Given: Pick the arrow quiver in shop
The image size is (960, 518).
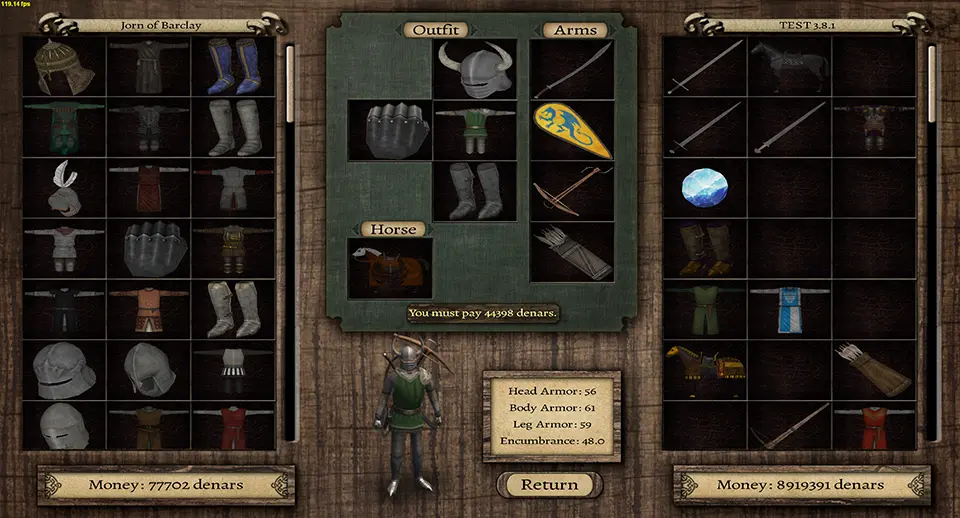Looking at the screenshot, I should coord(875,369).
